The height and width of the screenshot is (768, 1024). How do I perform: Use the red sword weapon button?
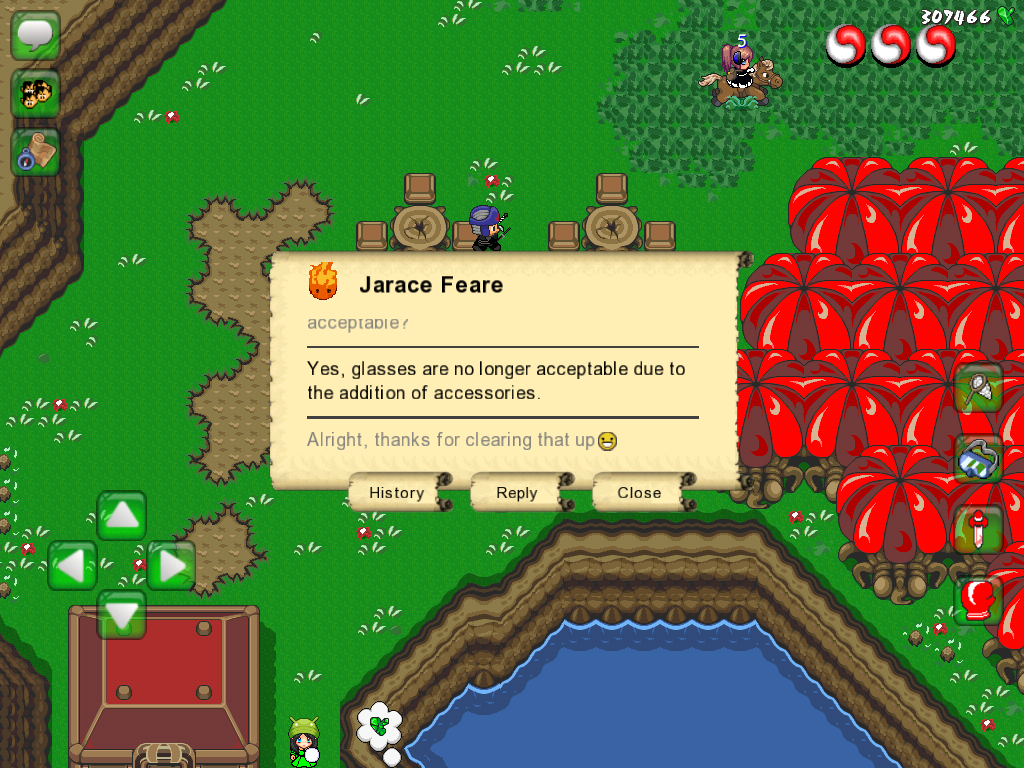point(978,529)
